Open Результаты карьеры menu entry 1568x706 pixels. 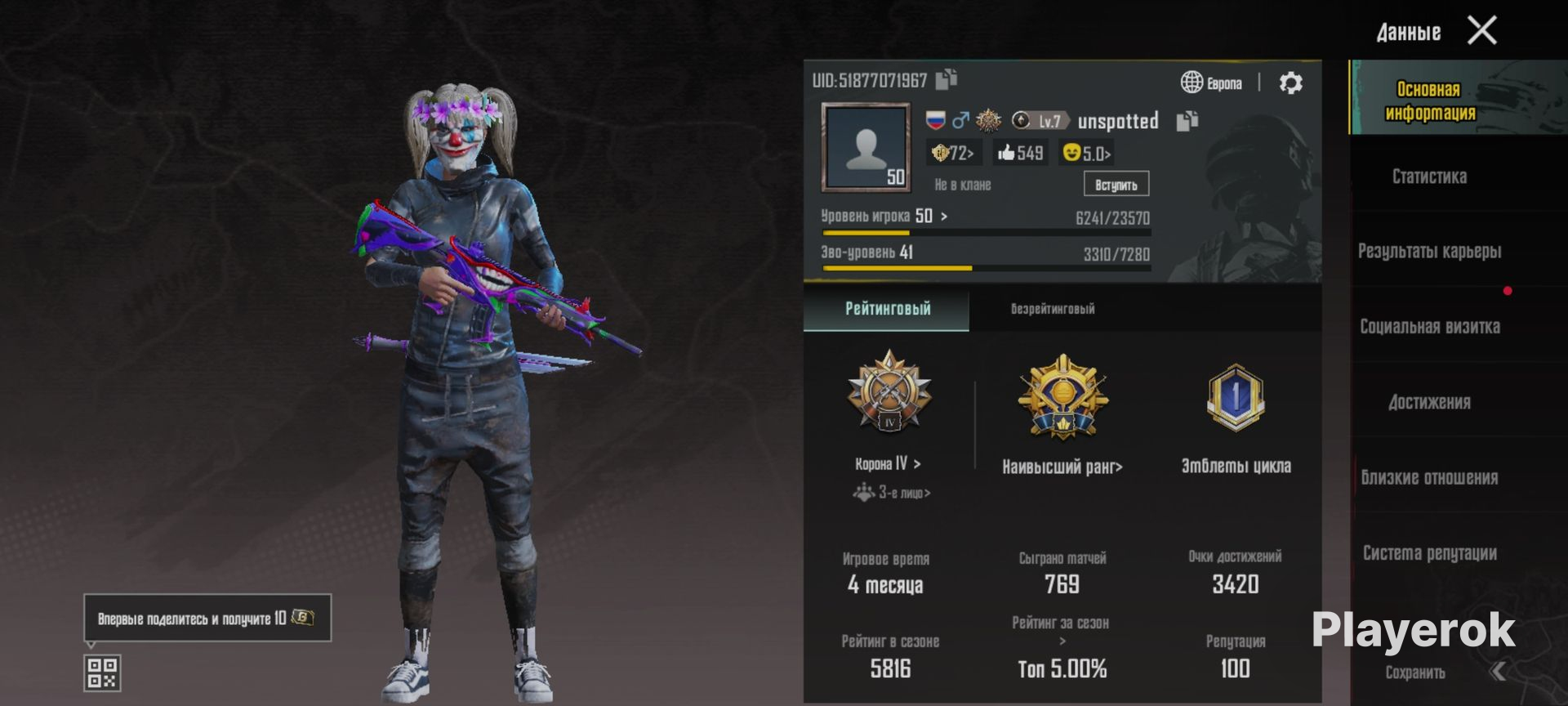(x=1429, y=252)
